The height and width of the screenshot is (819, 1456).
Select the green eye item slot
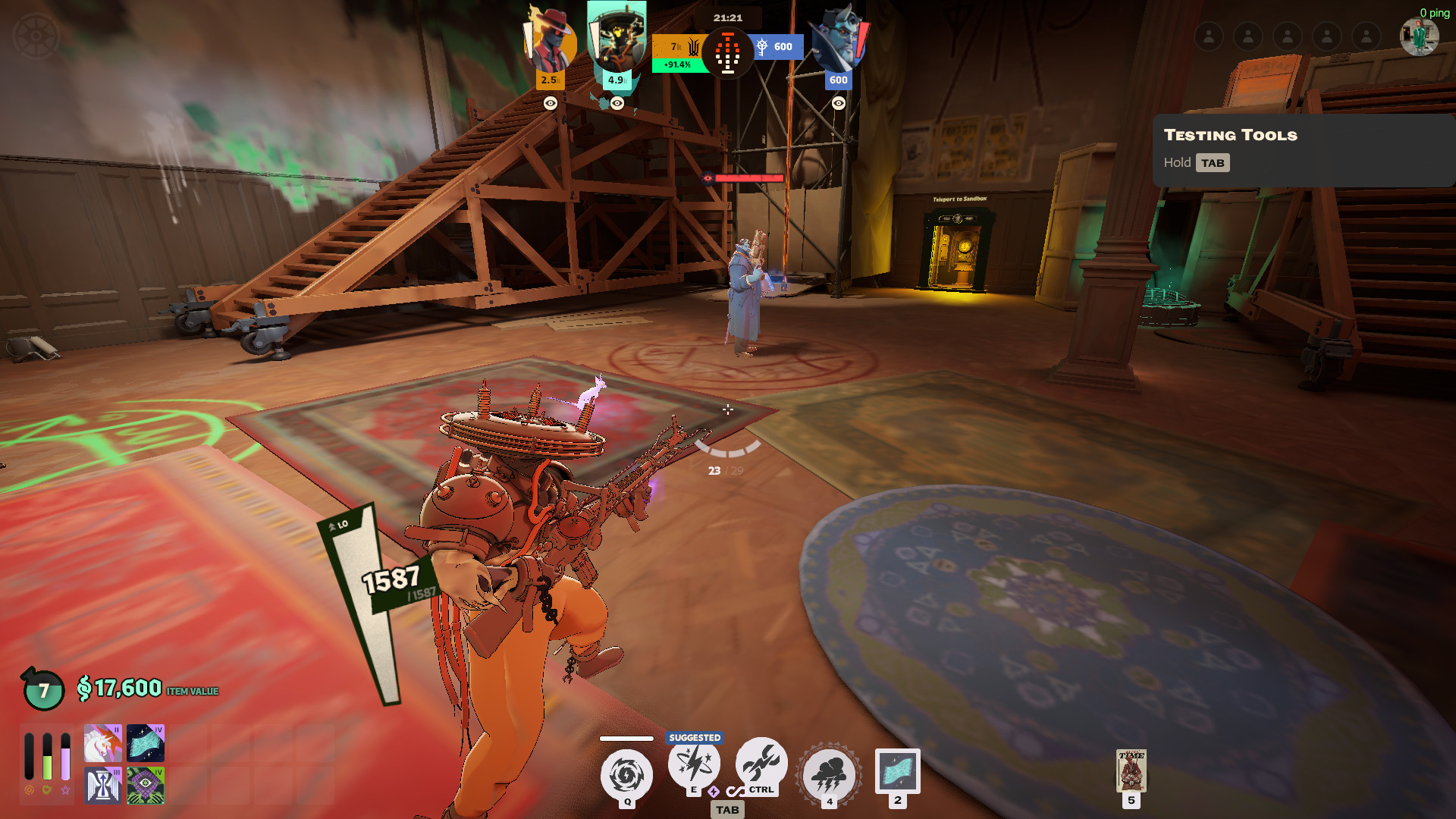click(146, 786)
